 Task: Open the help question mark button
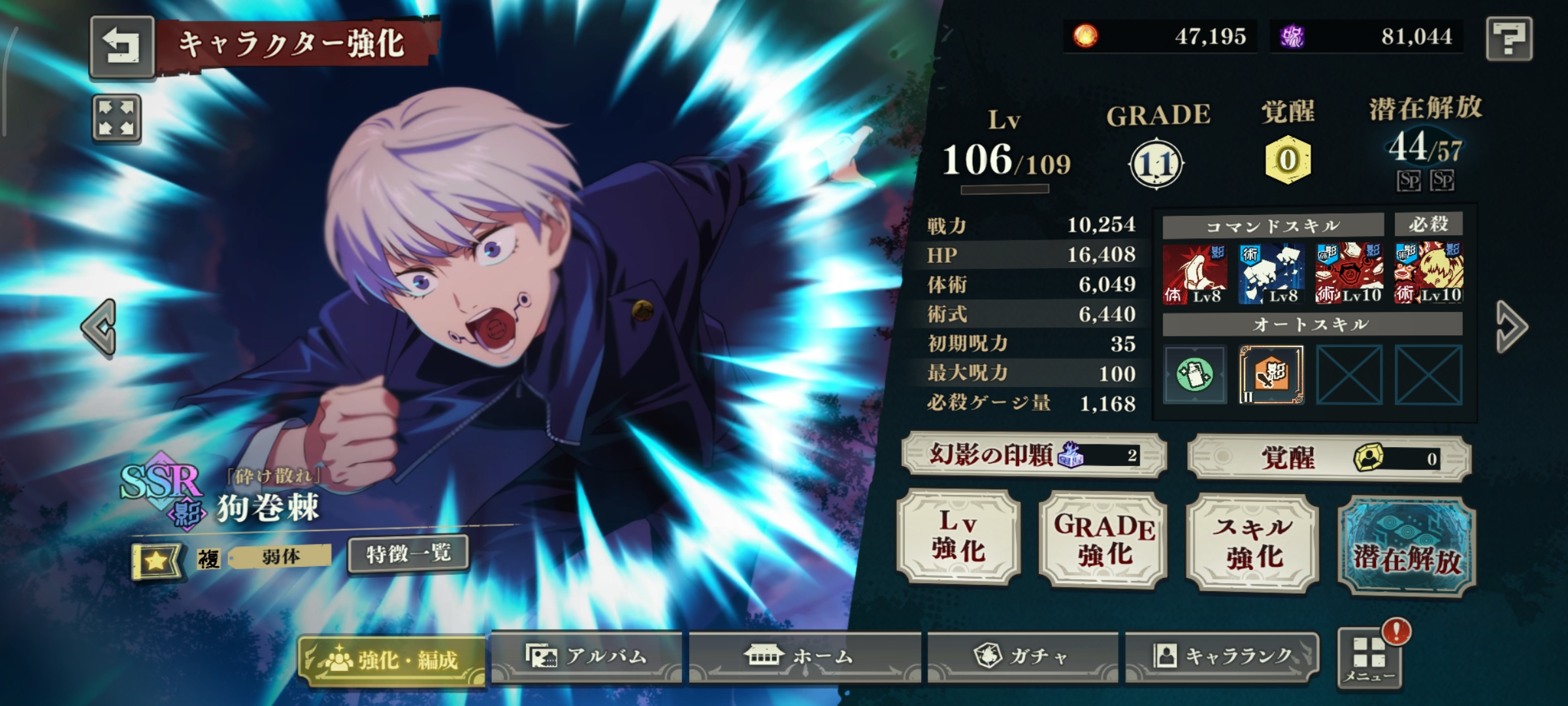pos(1509,39)
